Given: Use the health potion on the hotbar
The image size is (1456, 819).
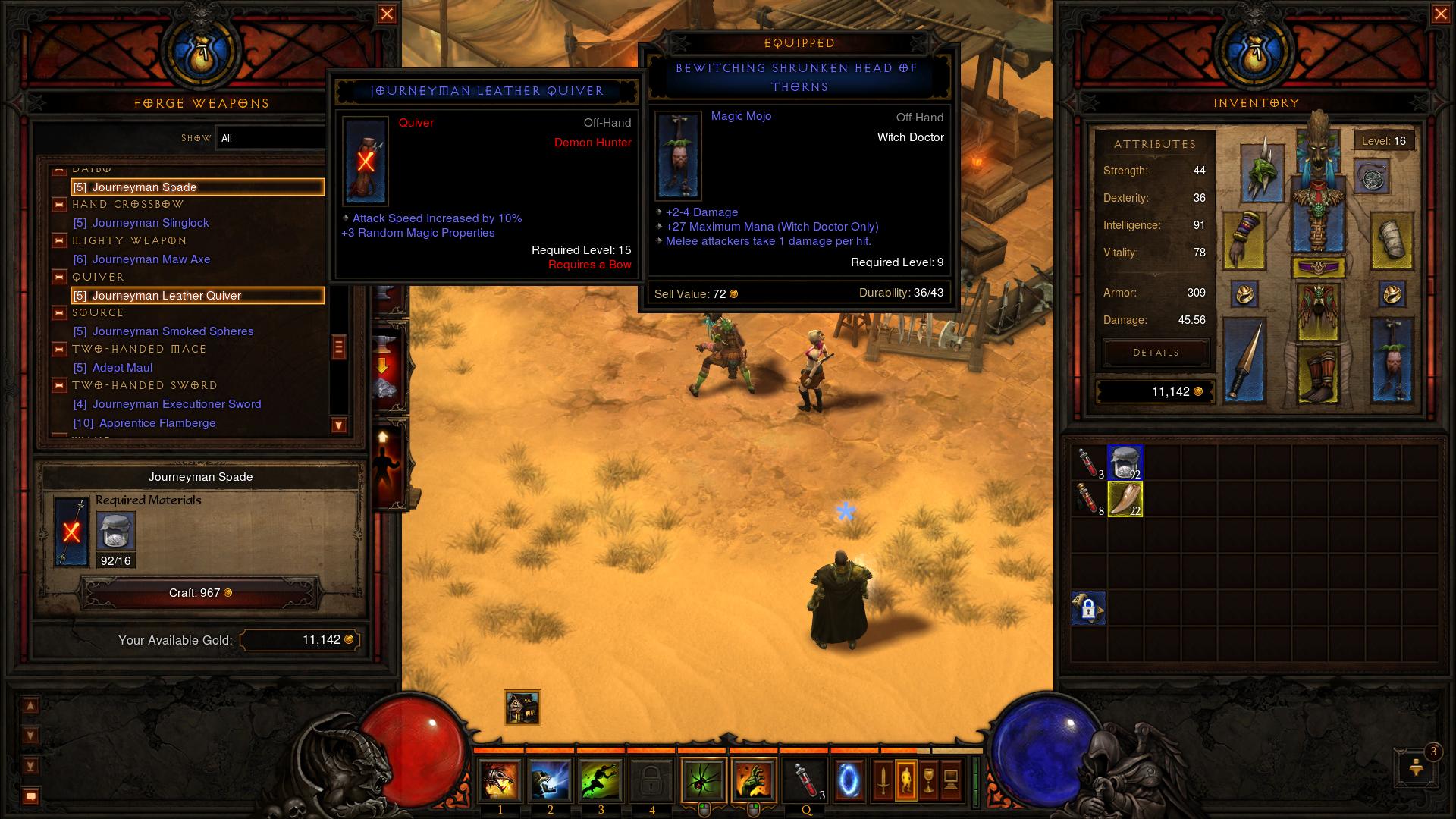Looking at the screenshot, I should pos(806,779).
